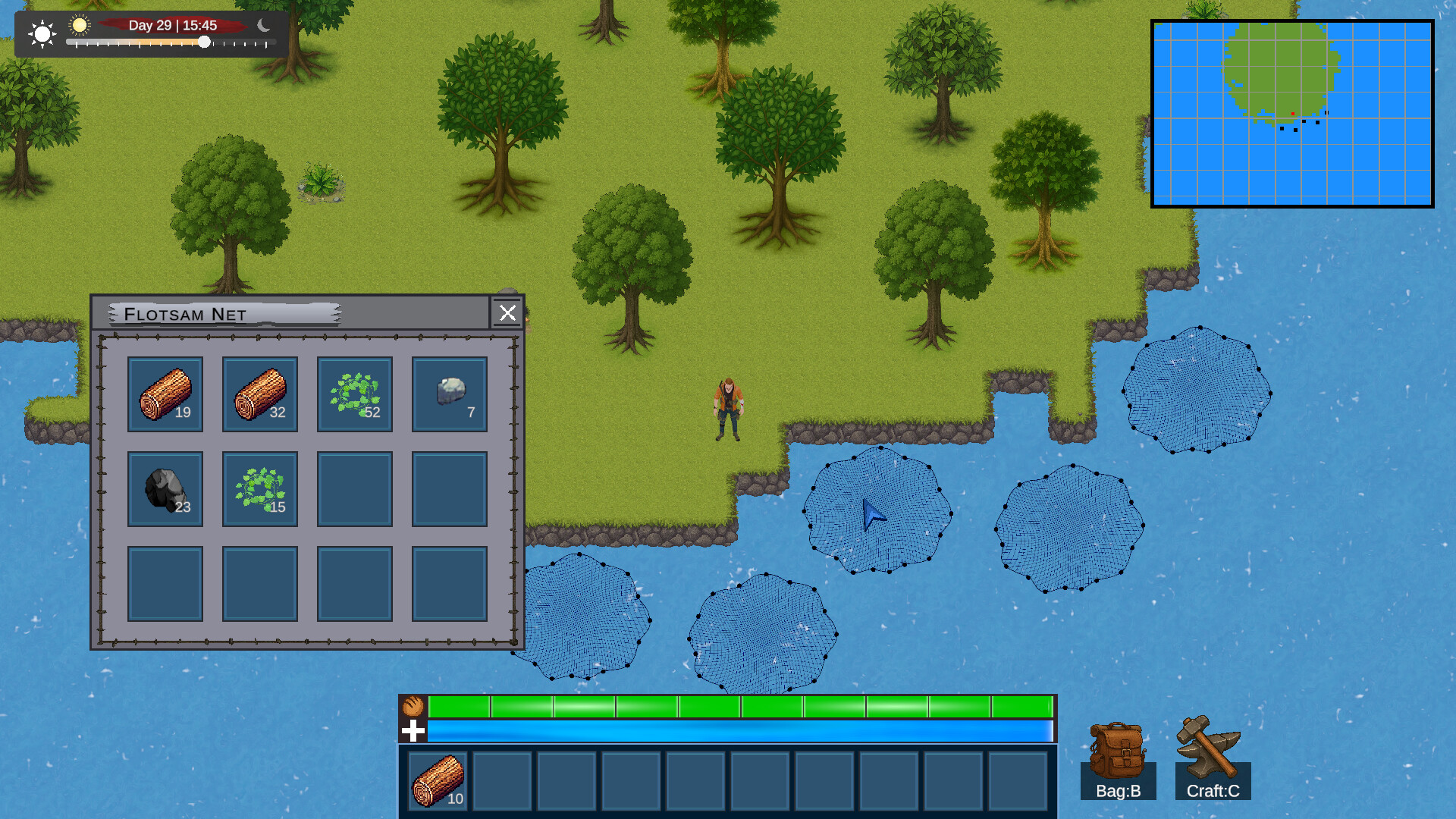Close the Flotsam Net window

point(507,313)
